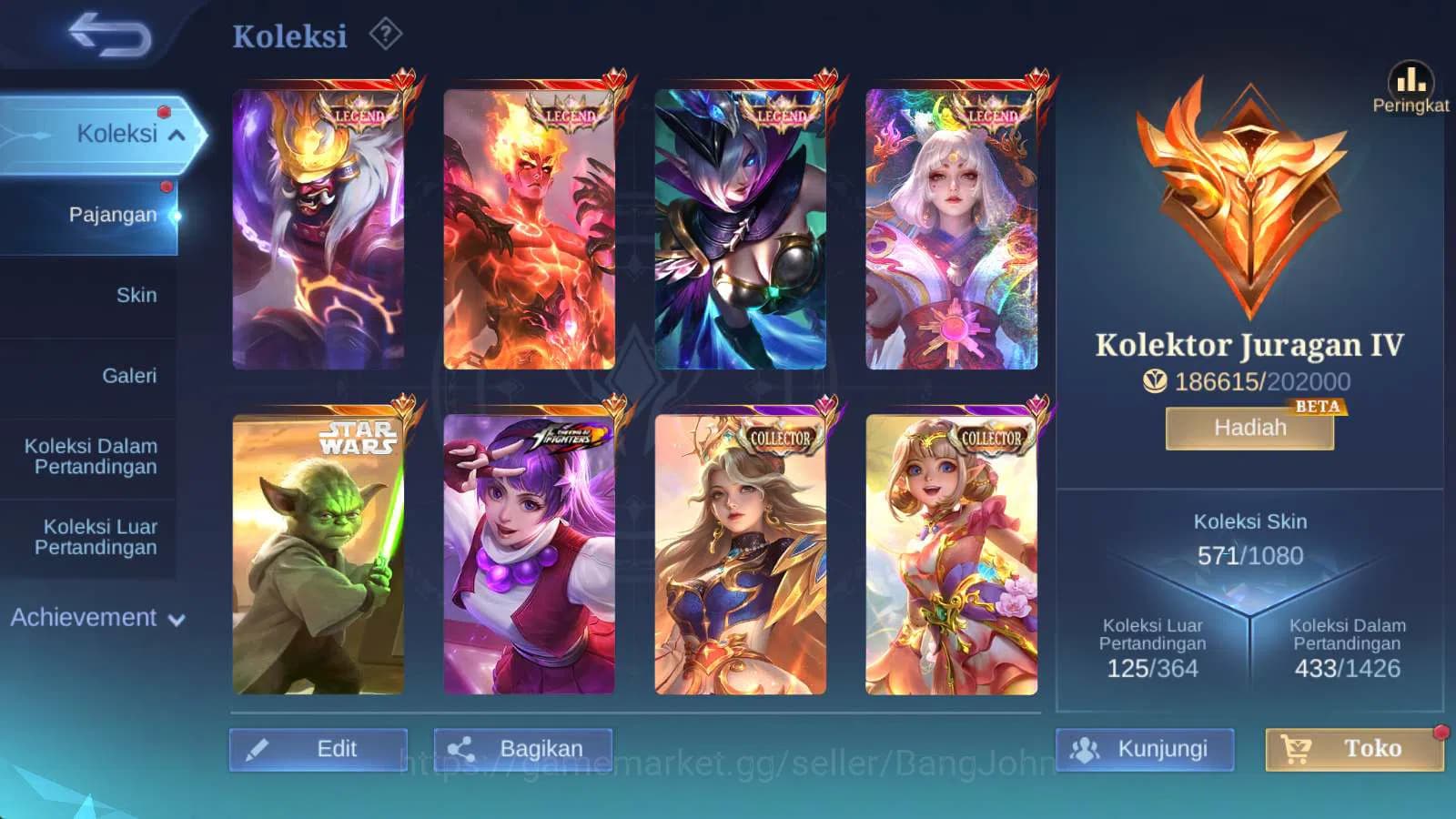Click the people icon on Kunjungi button
The height and width of the screenshot is (819, 1456).
tap(1085, 749)
